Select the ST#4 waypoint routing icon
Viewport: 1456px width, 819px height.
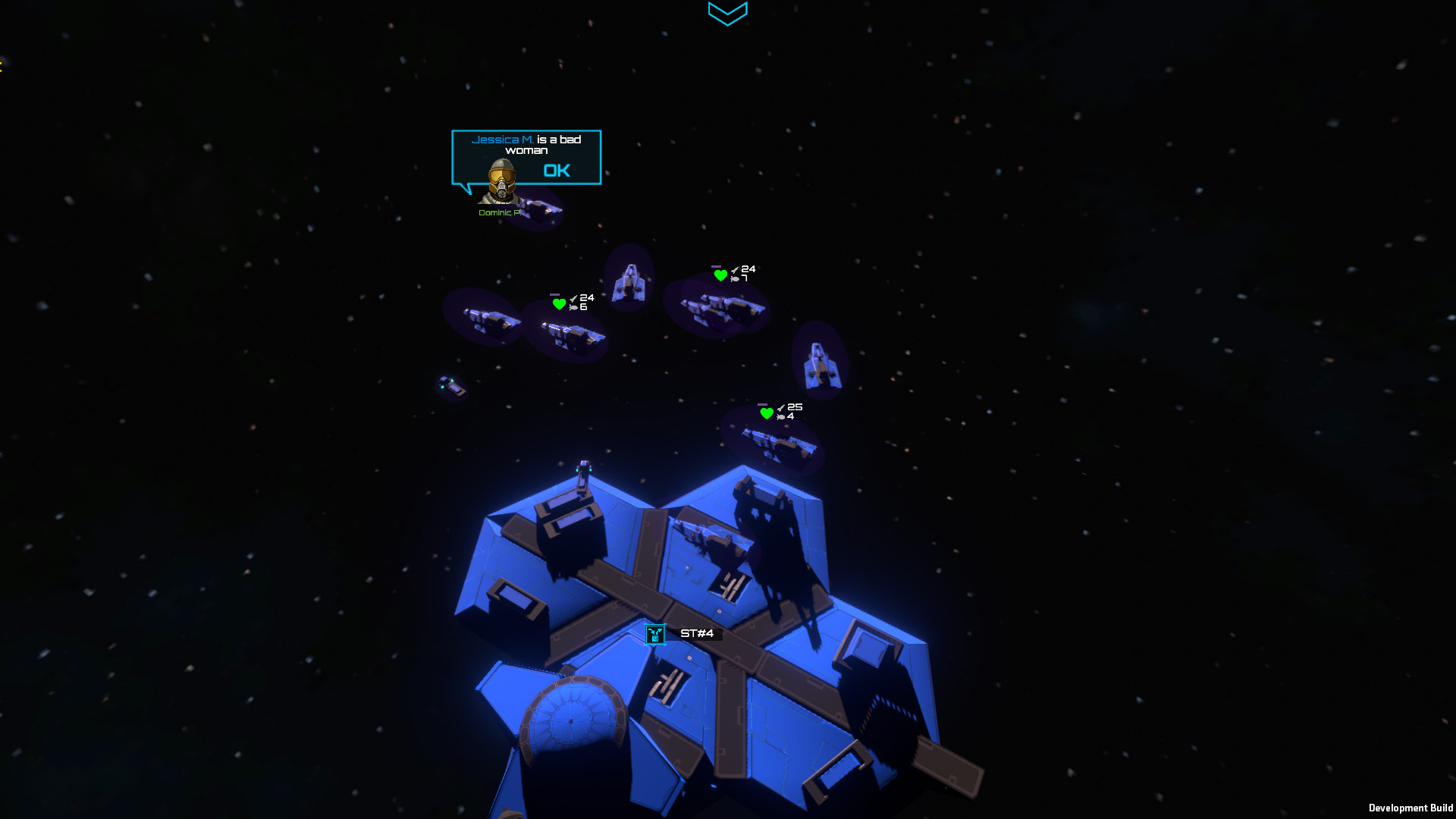[x=654, y=635]
